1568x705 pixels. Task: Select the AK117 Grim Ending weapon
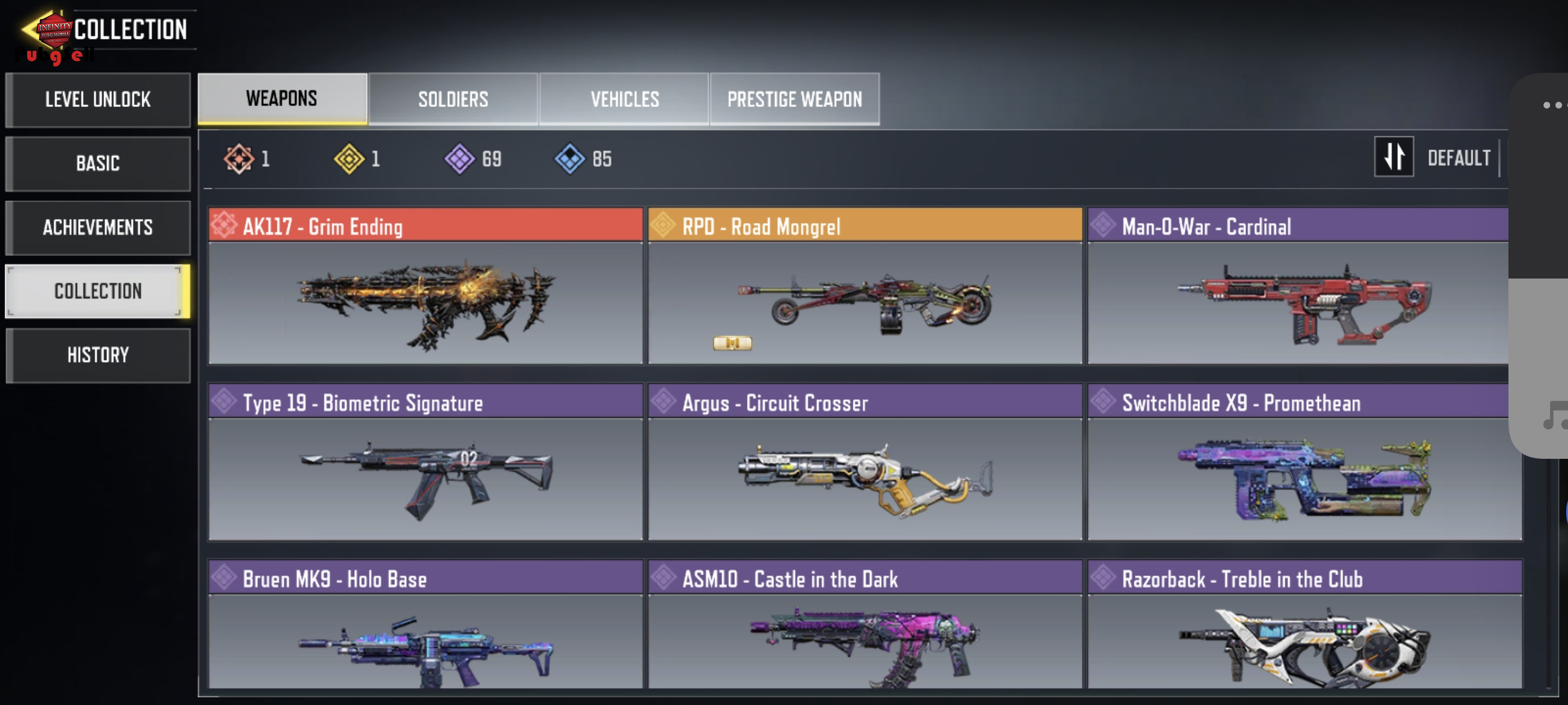[426, 286]
